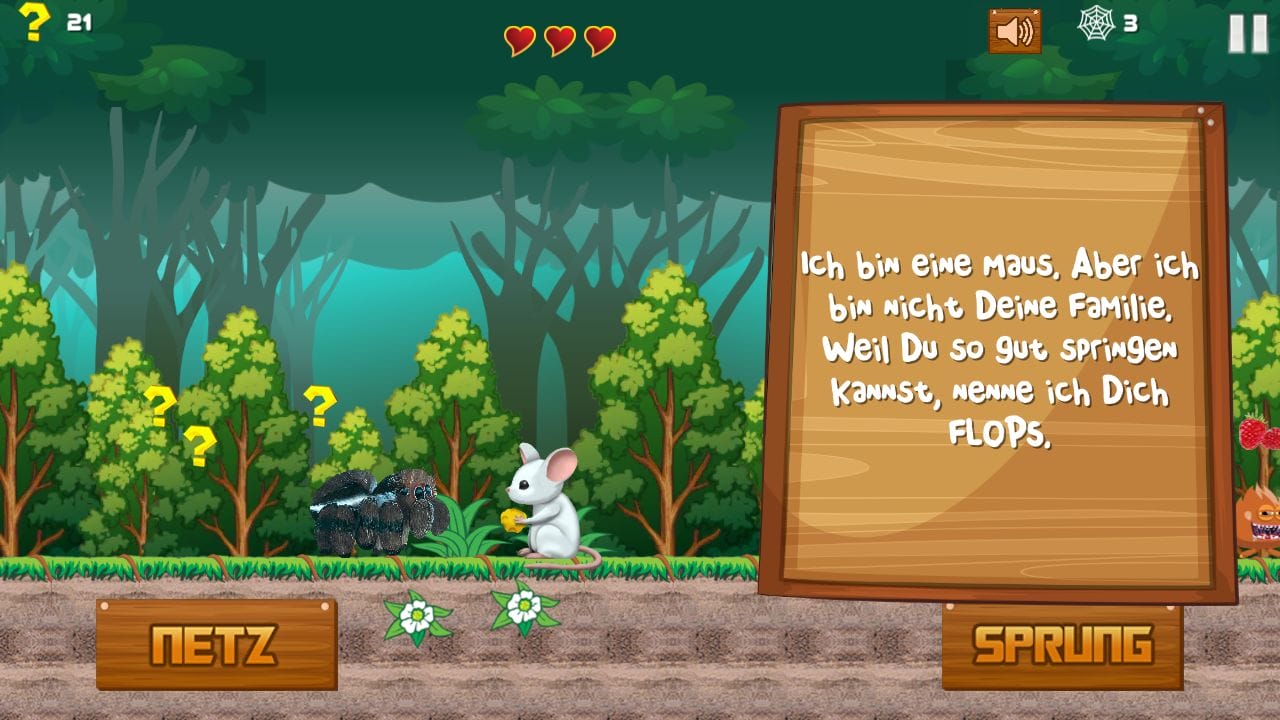Image resolution: width=1280 pixels, height=720 pixels.
Task: Dismiss the wooden dialogue sign
Action: (x=998, y=350)
